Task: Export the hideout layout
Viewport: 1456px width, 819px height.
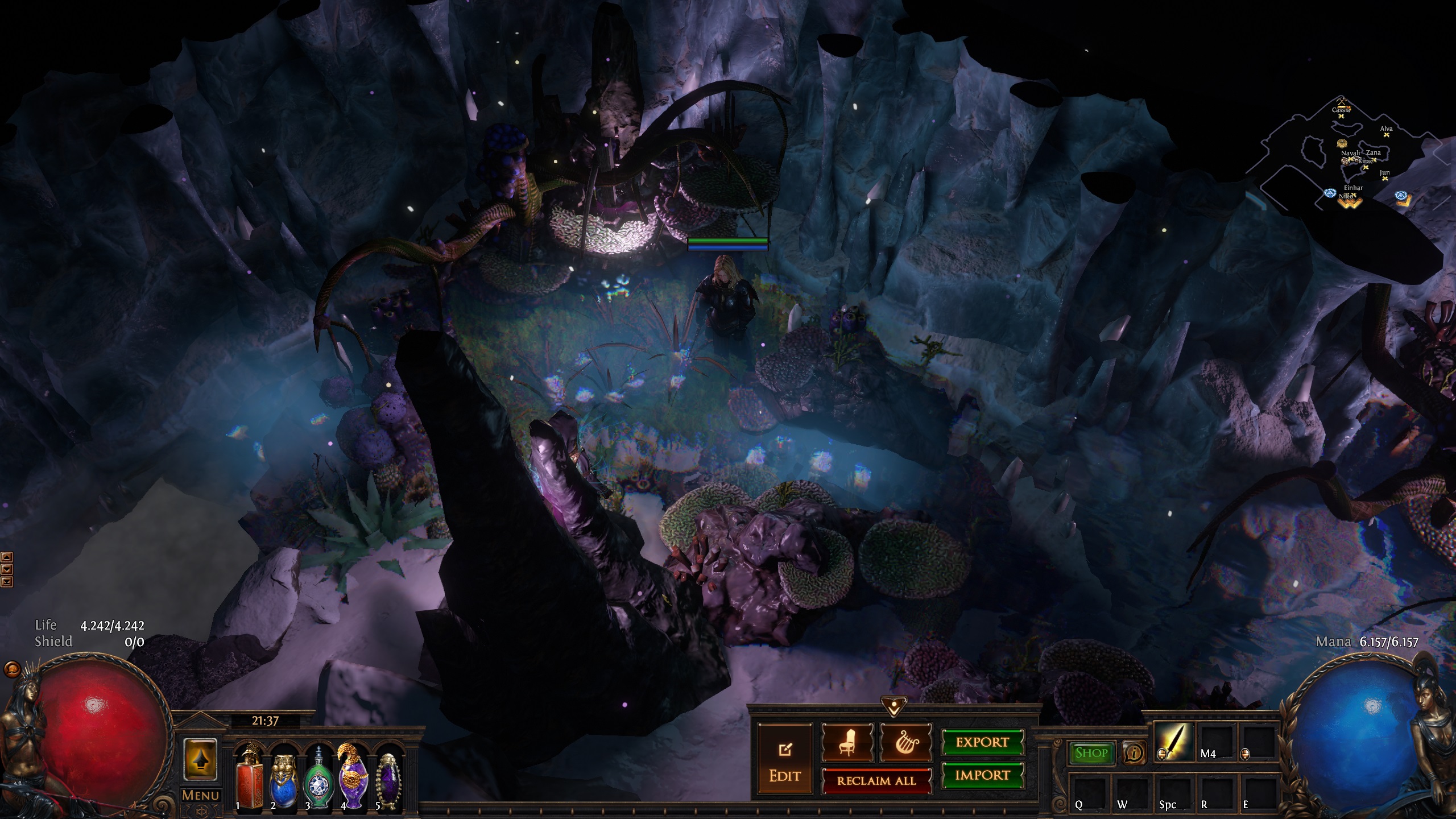Action: pyautogui.click(x=982, y=742)
